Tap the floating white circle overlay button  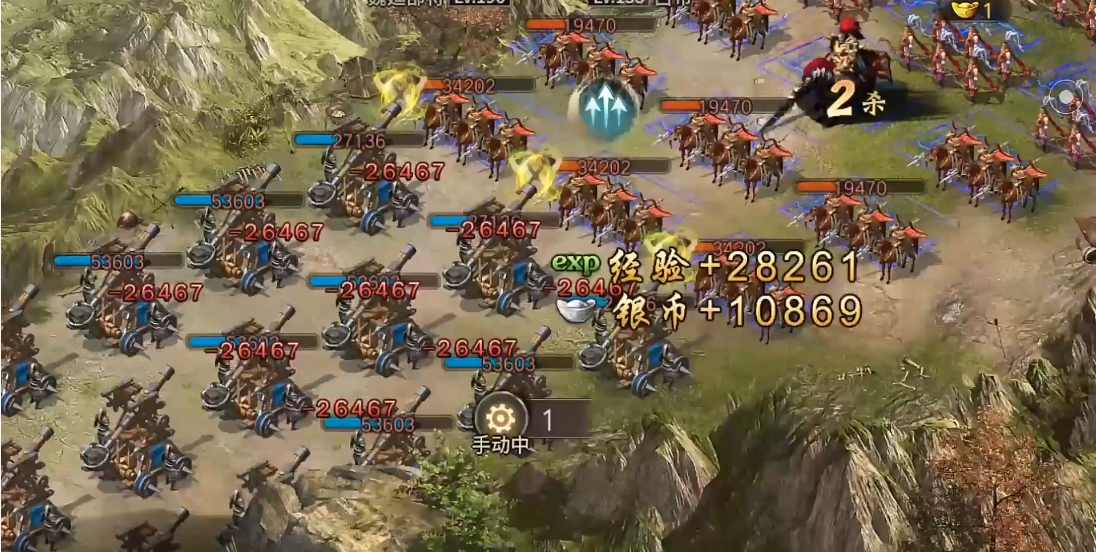tap(1067, 98)
